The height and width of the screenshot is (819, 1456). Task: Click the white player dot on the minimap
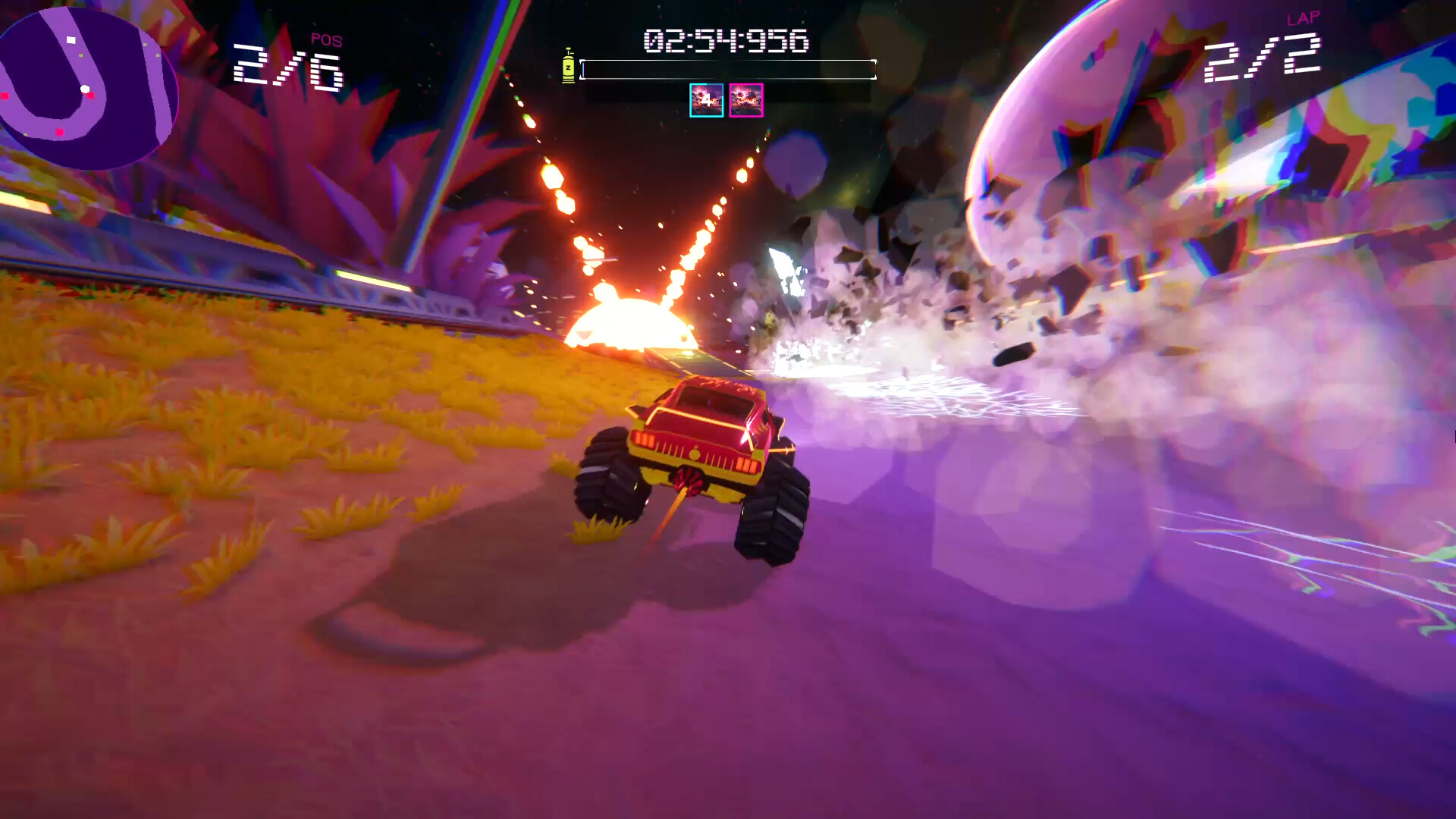coord(85,89)
